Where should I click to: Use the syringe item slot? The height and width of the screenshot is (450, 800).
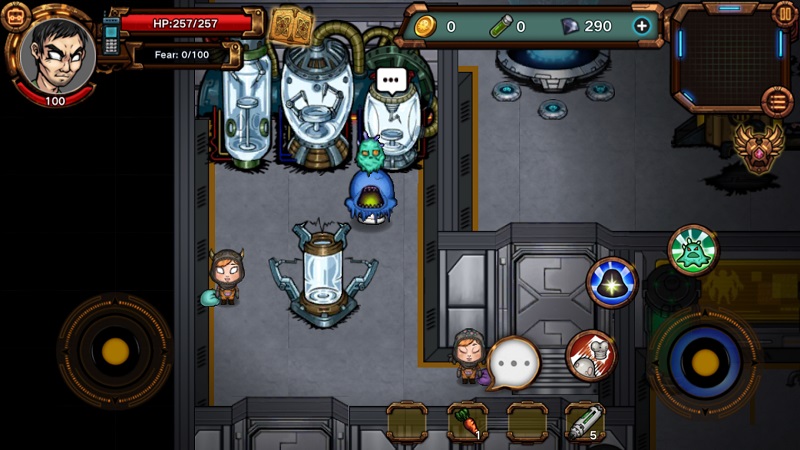(585, 422)
